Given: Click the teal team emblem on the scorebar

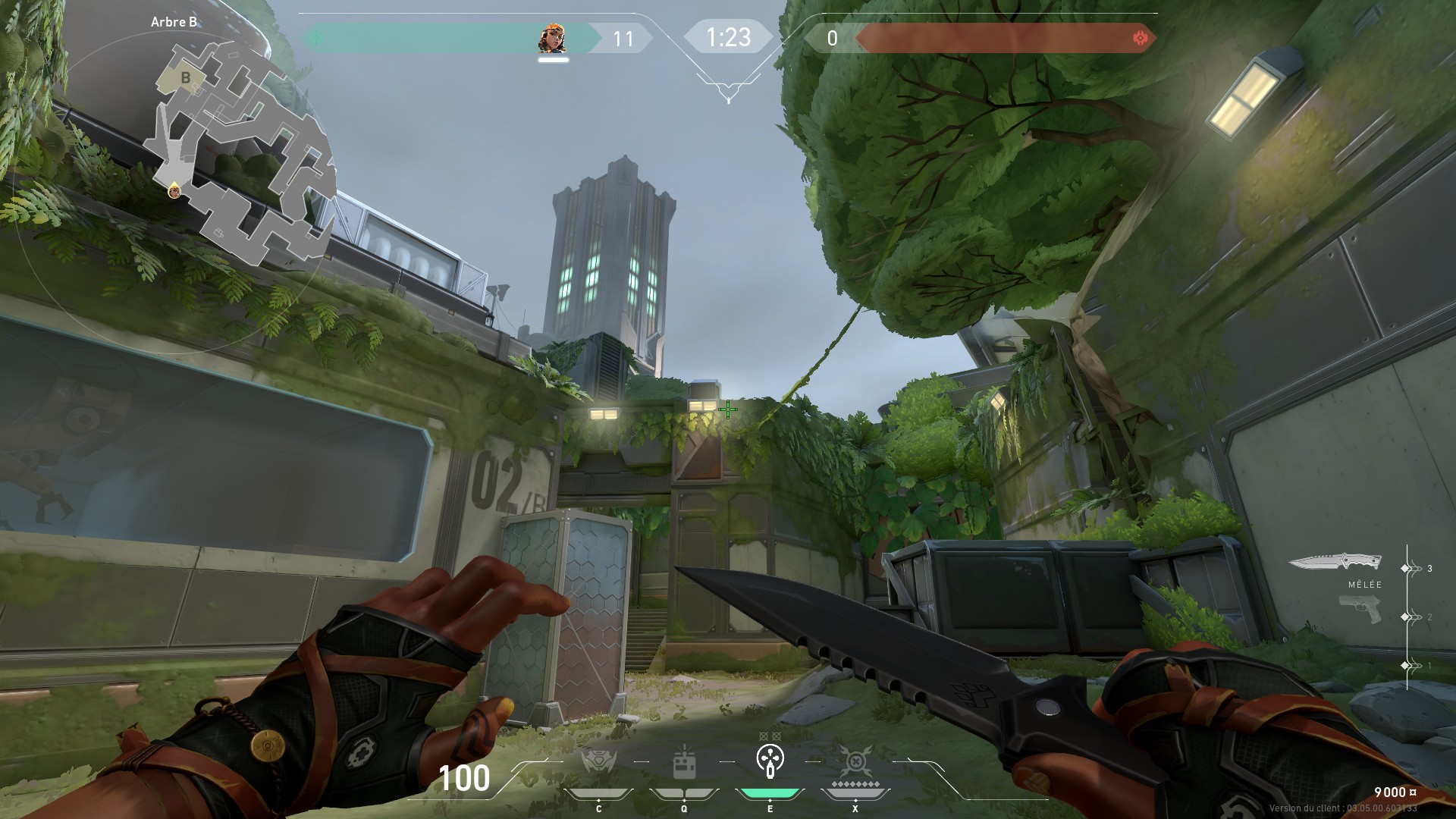Looking at the screenshot, I should pyautogui.click(x=316, y=38).
